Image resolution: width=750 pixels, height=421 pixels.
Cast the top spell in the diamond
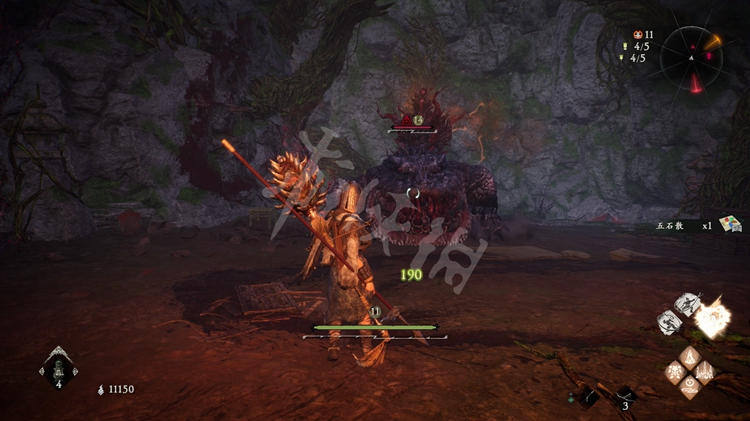(690, 356)
